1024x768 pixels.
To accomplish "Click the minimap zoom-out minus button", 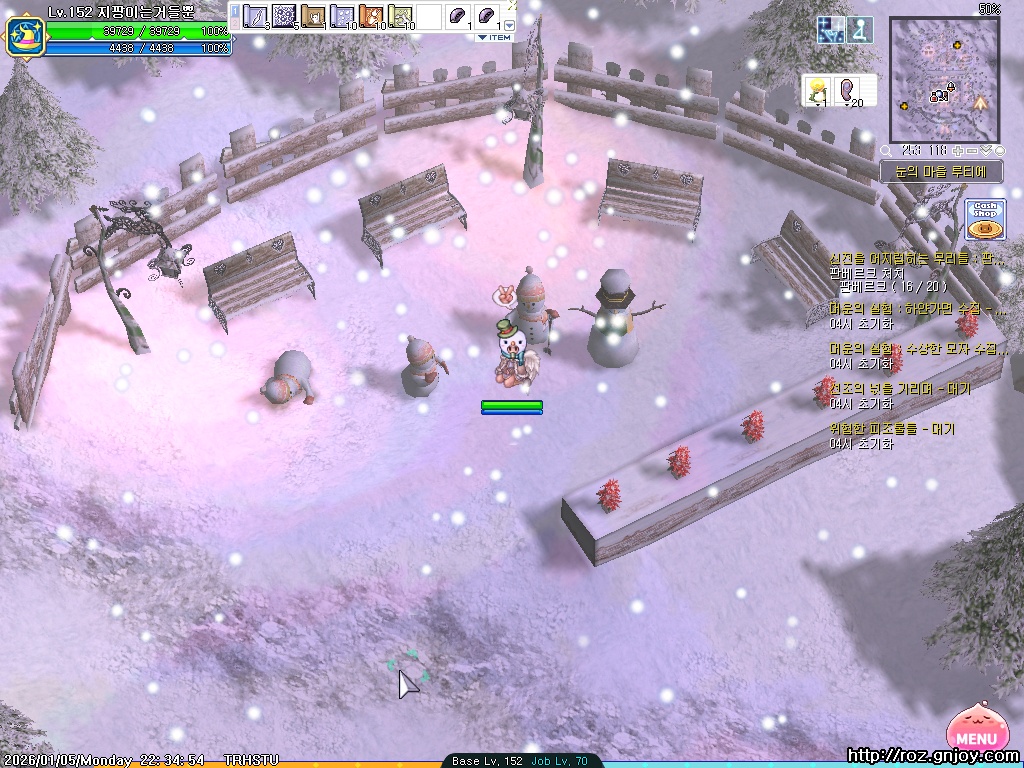I will tap(973, 150).
